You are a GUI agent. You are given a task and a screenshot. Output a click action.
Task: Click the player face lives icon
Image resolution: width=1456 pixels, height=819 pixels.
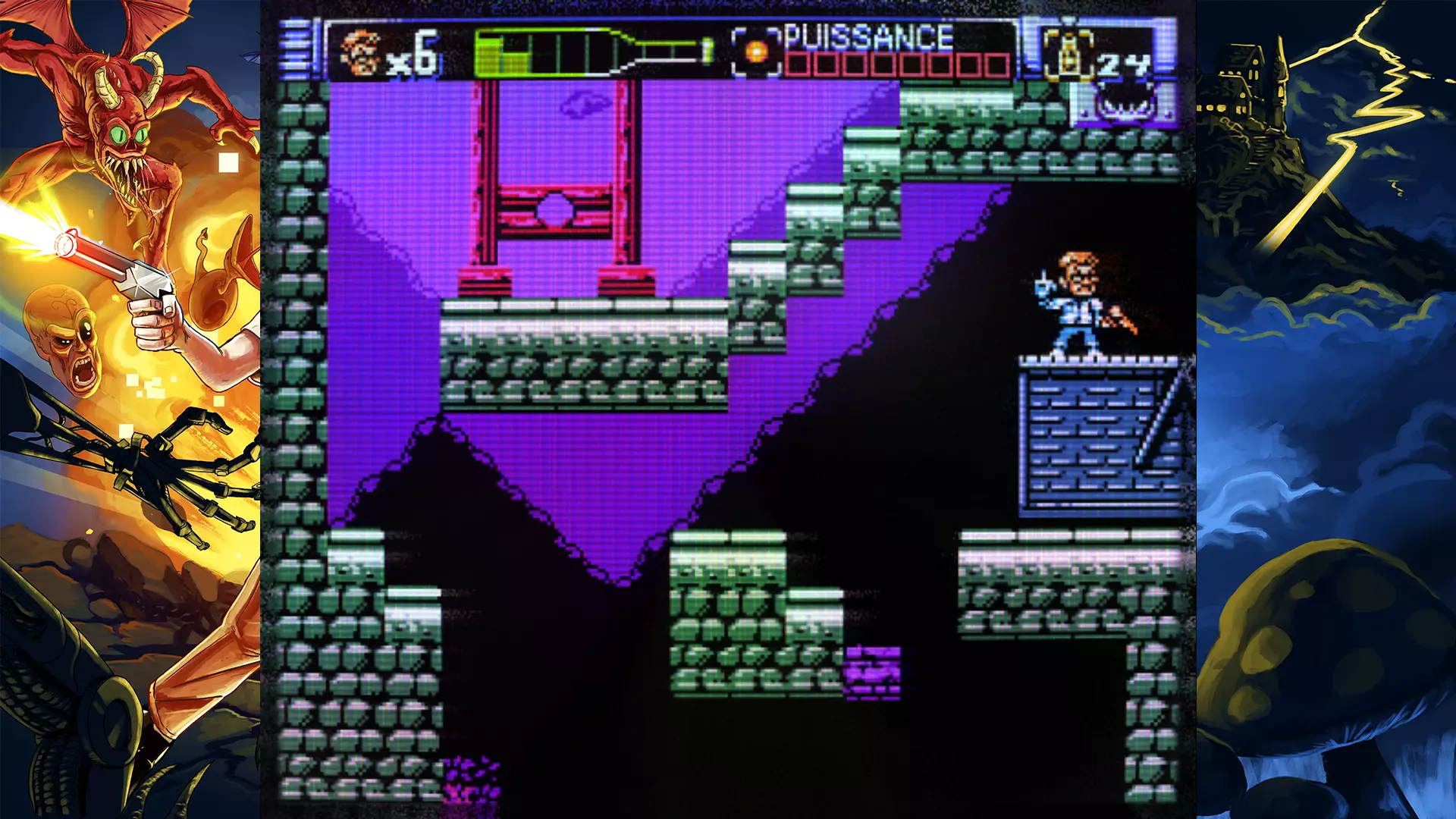[361, 53]
